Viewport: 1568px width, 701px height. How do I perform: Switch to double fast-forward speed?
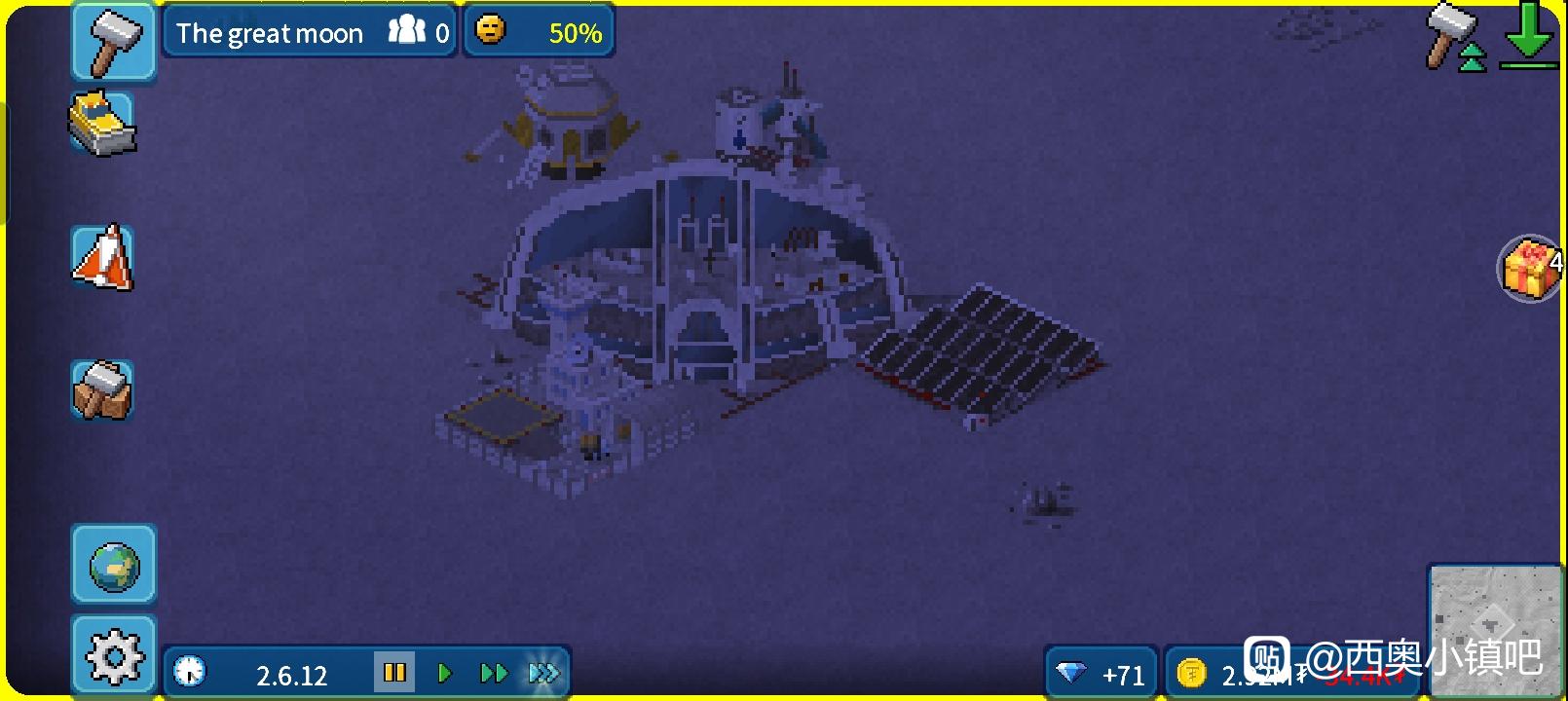(x=494, y=672)
